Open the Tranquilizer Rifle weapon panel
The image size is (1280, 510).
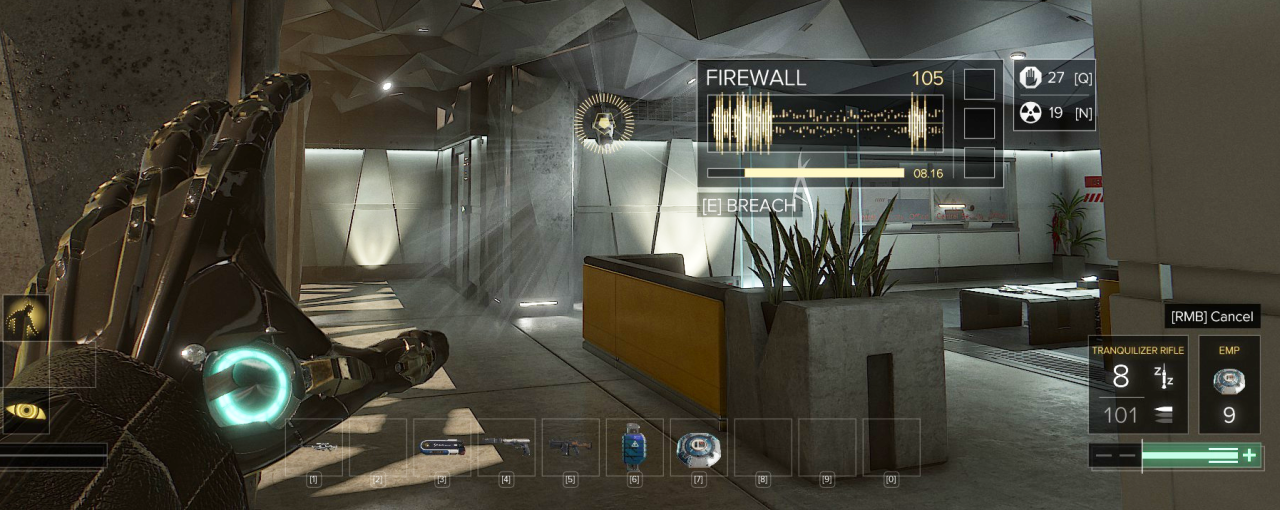[x=1138, y=384]
